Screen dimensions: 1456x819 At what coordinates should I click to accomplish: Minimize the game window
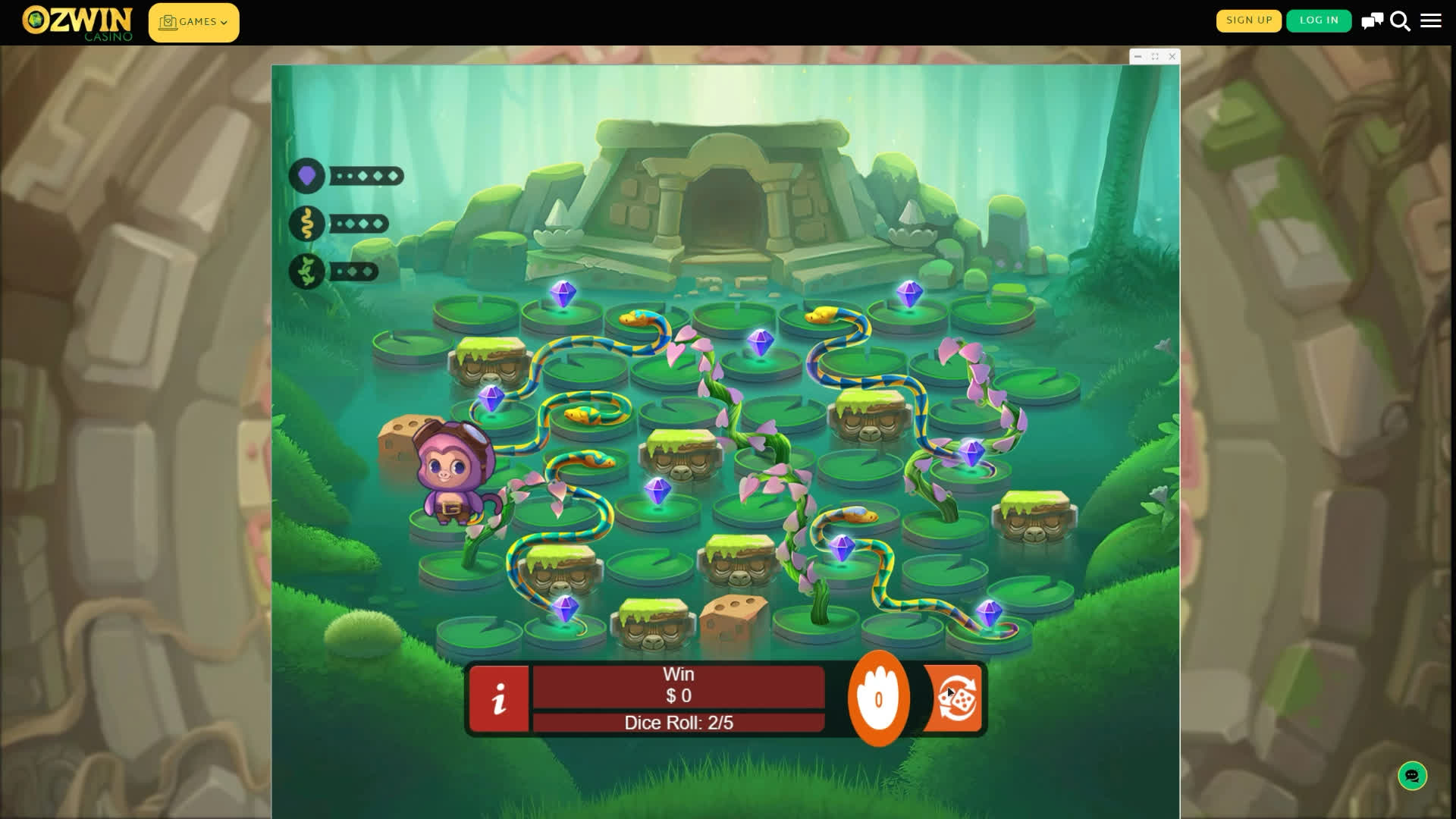point(1137,57)
